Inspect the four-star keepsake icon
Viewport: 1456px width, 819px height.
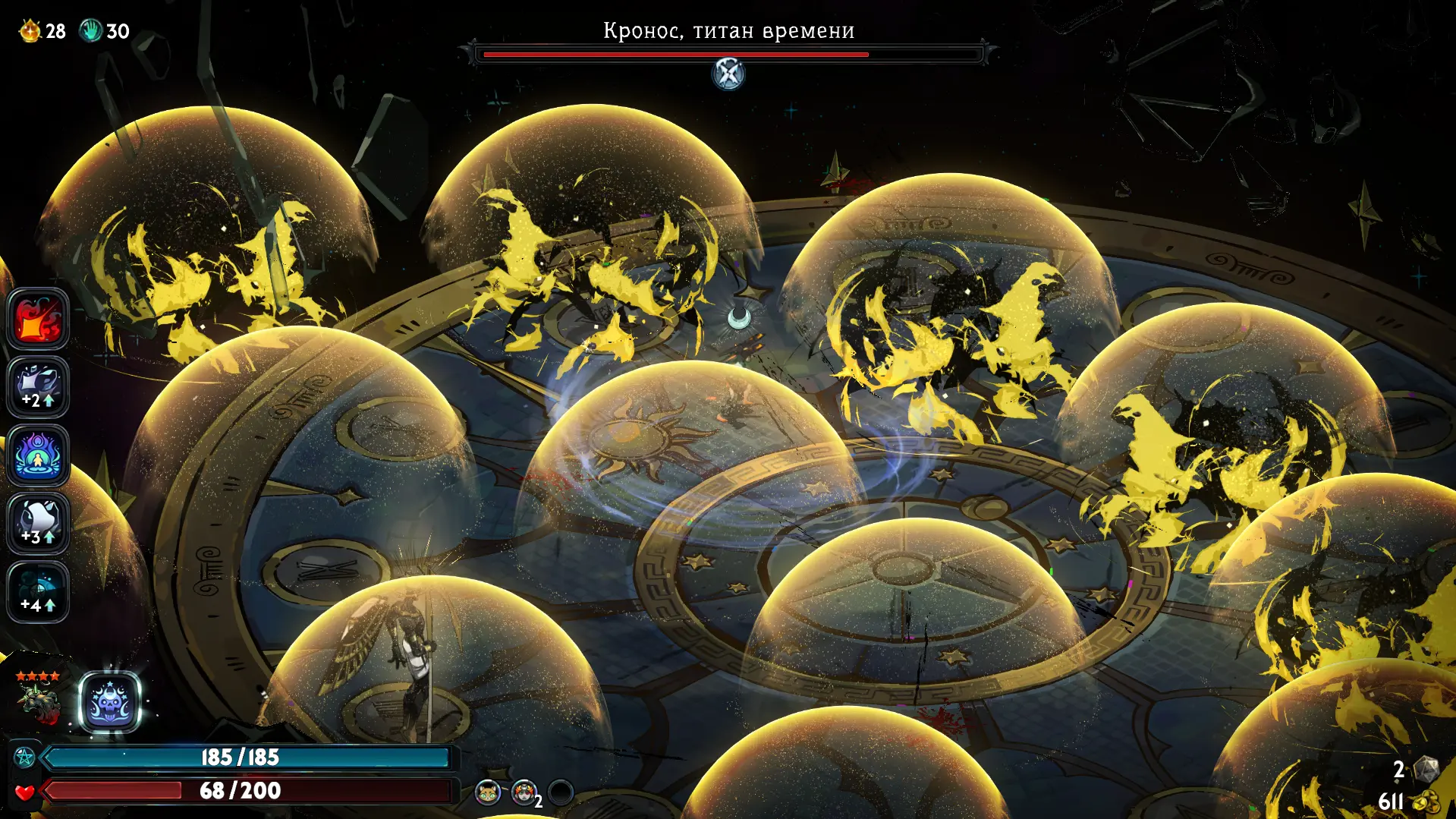(39, 698)
